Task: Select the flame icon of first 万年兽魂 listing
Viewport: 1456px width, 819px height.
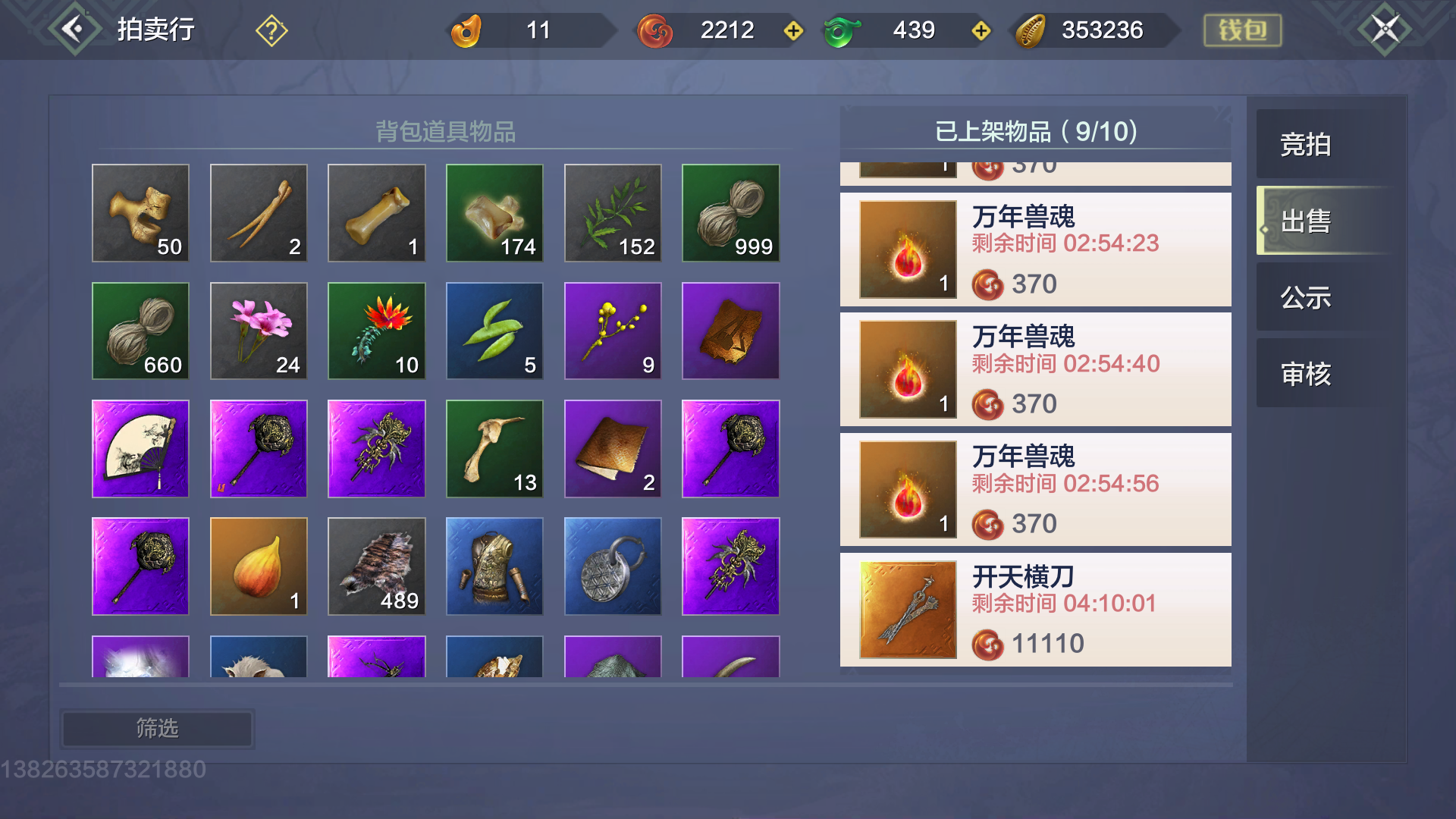Action: pyautogui.click(x=907, y=249)
